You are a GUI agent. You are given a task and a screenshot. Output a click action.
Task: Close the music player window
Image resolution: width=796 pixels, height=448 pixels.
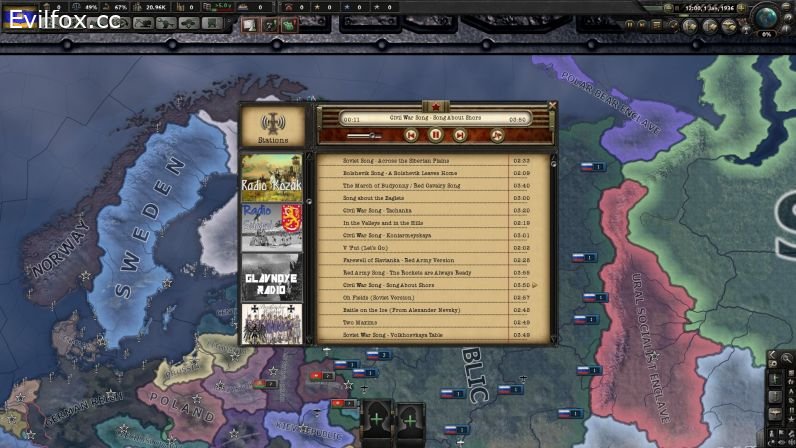click(553, 104)
